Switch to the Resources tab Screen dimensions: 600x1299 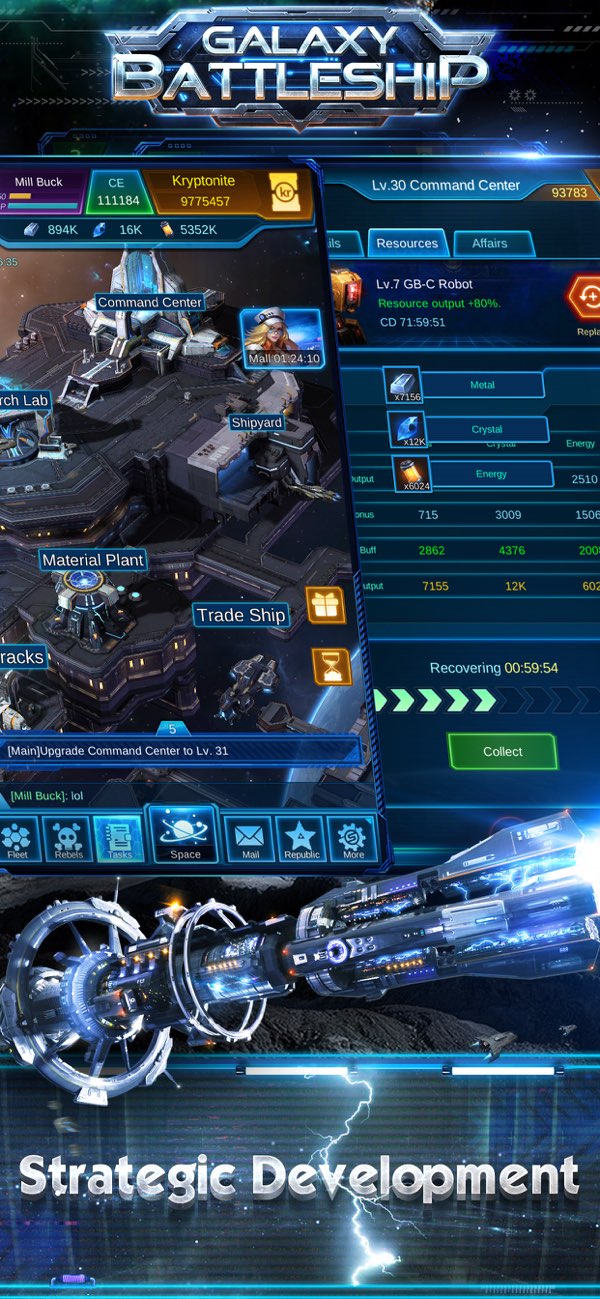pyautogui.click(x=407, y=243)
